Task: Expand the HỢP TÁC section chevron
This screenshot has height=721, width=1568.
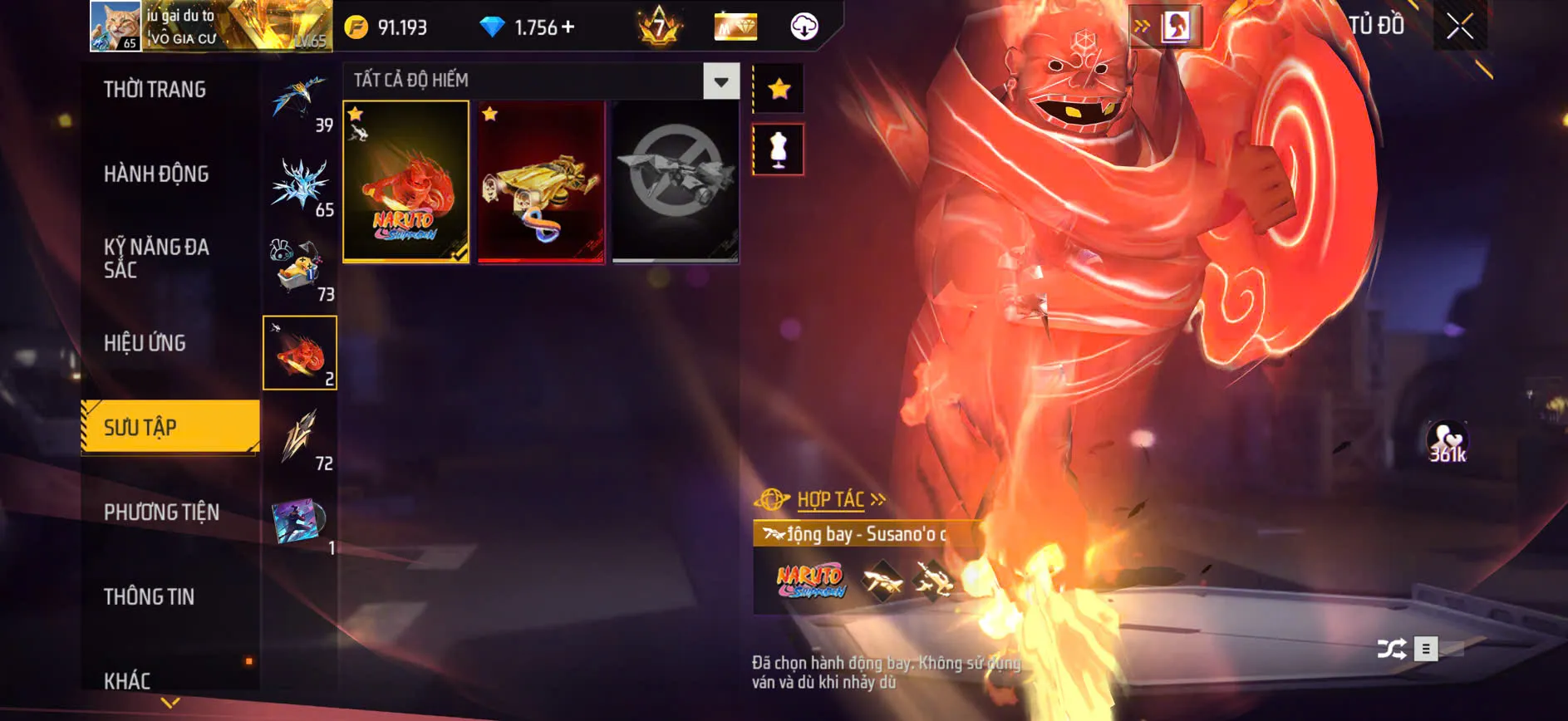Action: point(878,500)
